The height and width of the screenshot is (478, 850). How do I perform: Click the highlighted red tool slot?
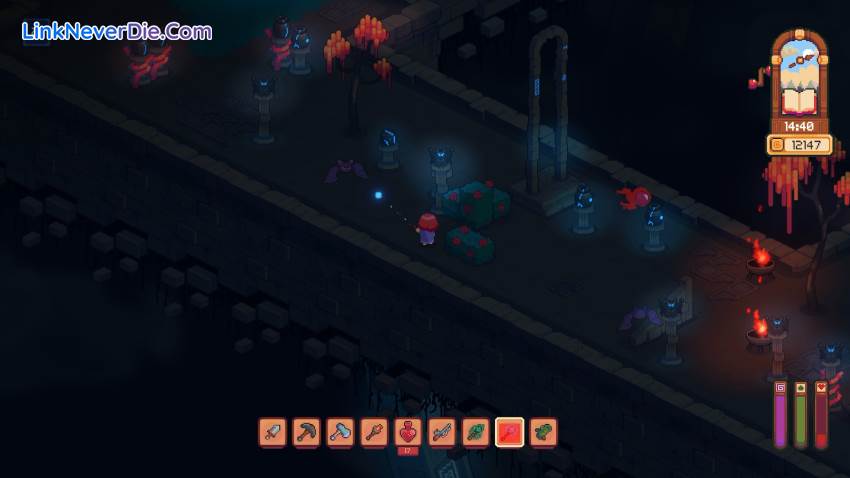(510, 432)
